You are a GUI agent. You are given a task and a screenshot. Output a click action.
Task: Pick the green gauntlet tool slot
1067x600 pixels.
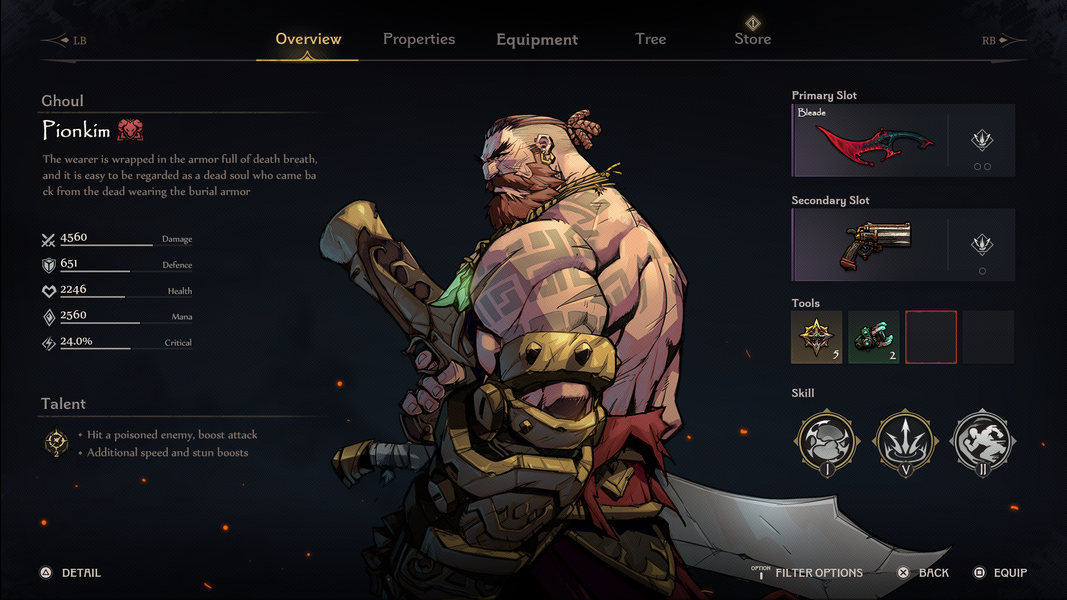[x=874, y=336]
